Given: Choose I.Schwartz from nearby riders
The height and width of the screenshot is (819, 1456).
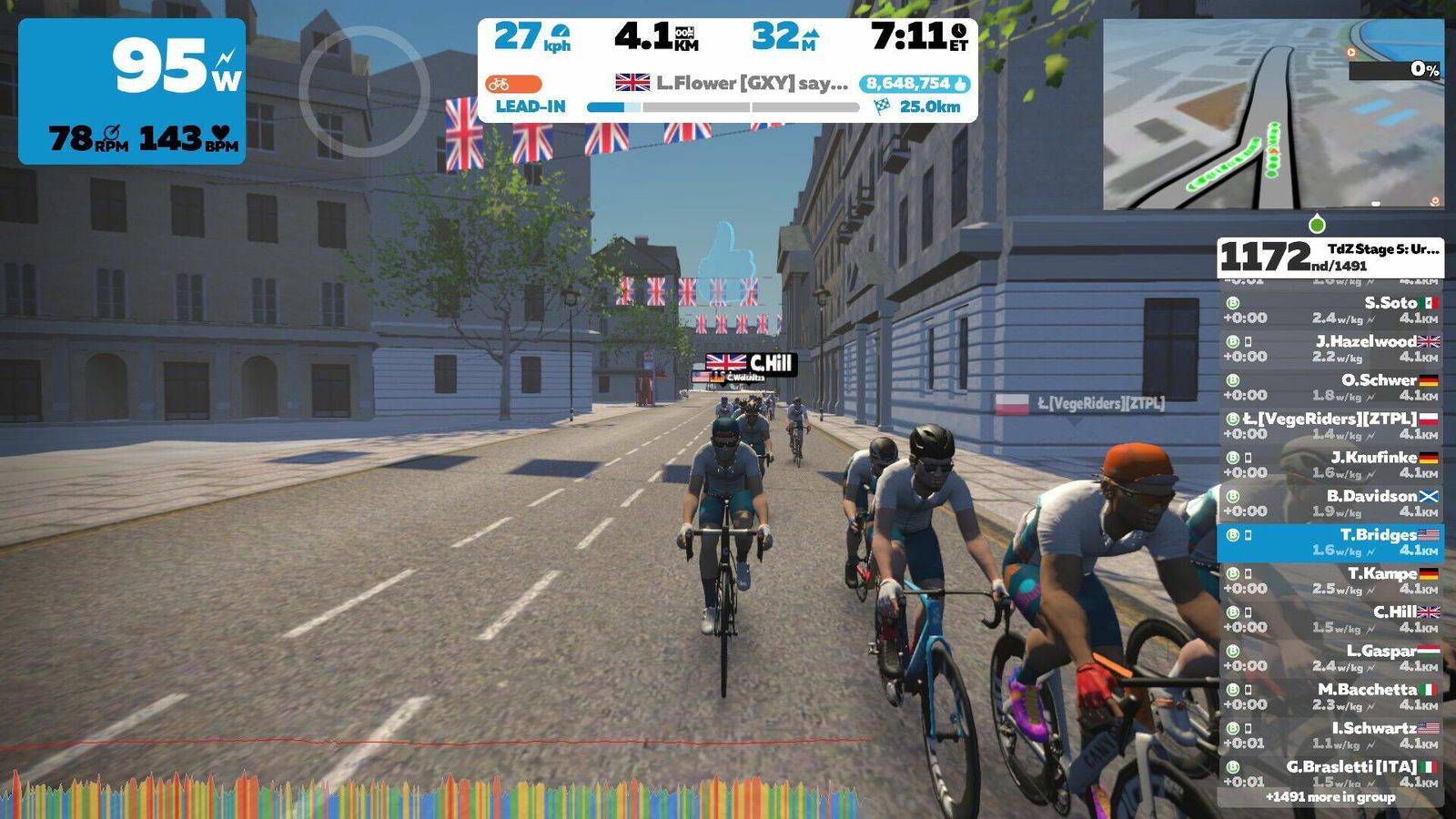Looking at the screenshot, I should click(1330, 735).
